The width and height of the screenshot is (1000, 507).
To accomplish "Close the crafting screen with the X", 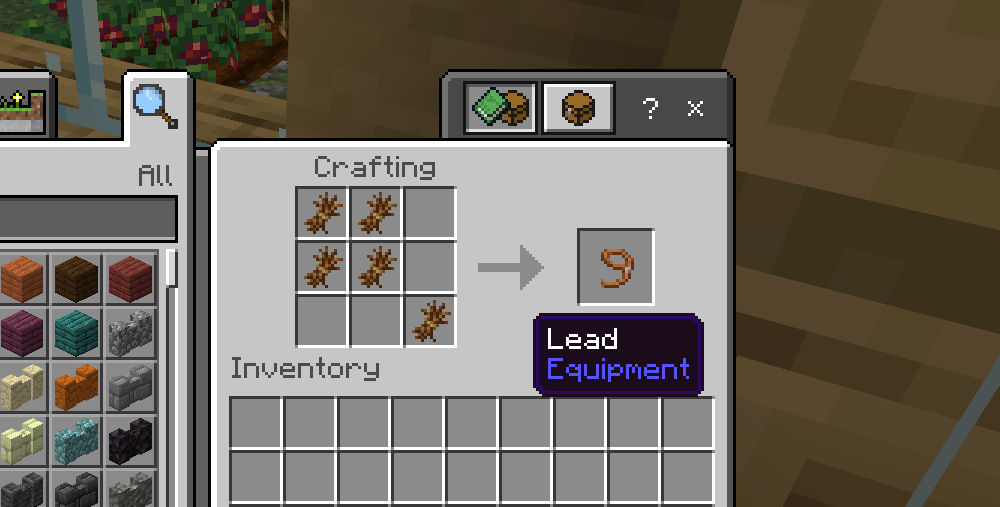I will [x=696, y=108].
